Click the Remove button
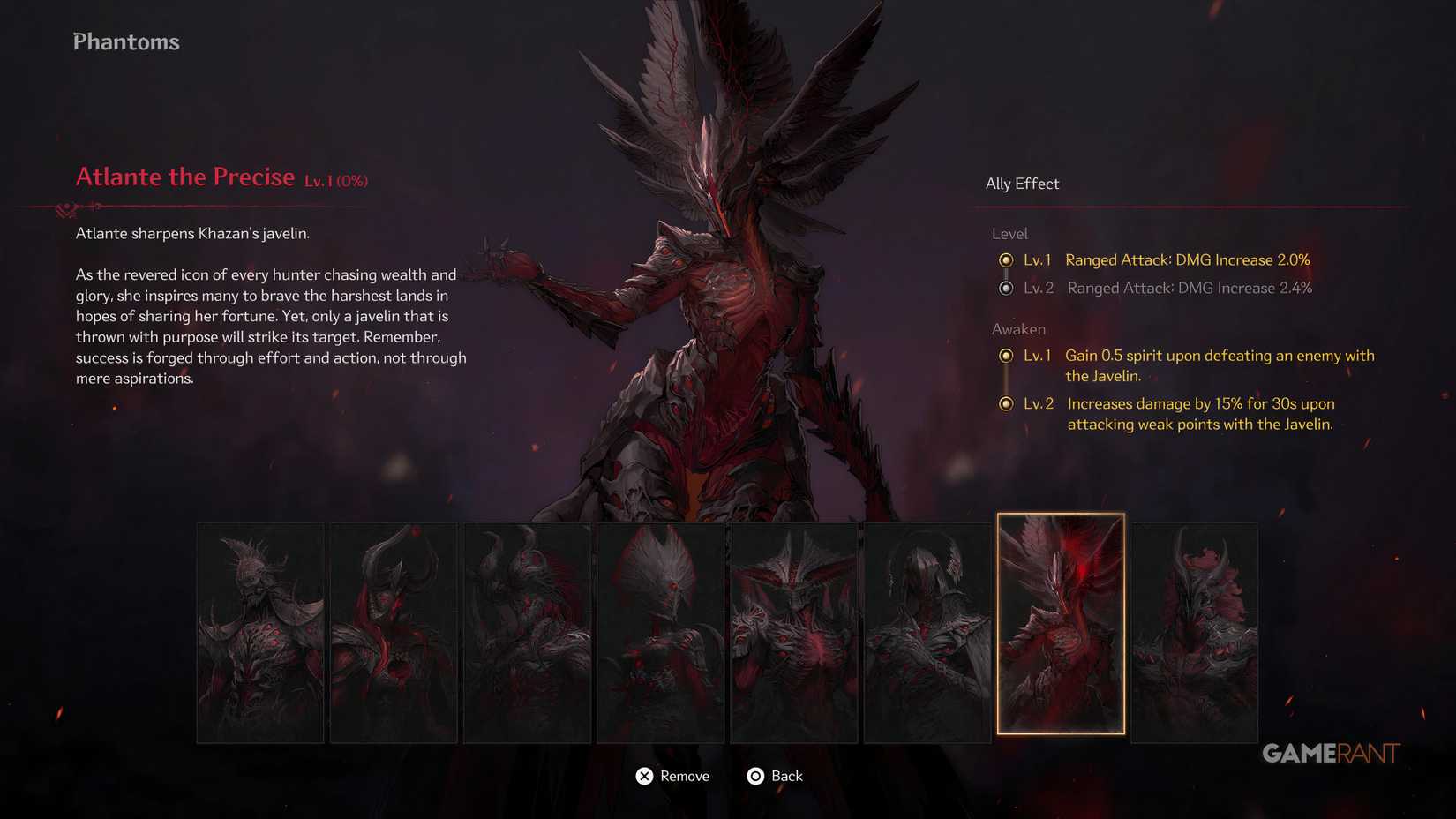Image resolution: width=1456 pixels, height=819 pixels. (684, 776)
